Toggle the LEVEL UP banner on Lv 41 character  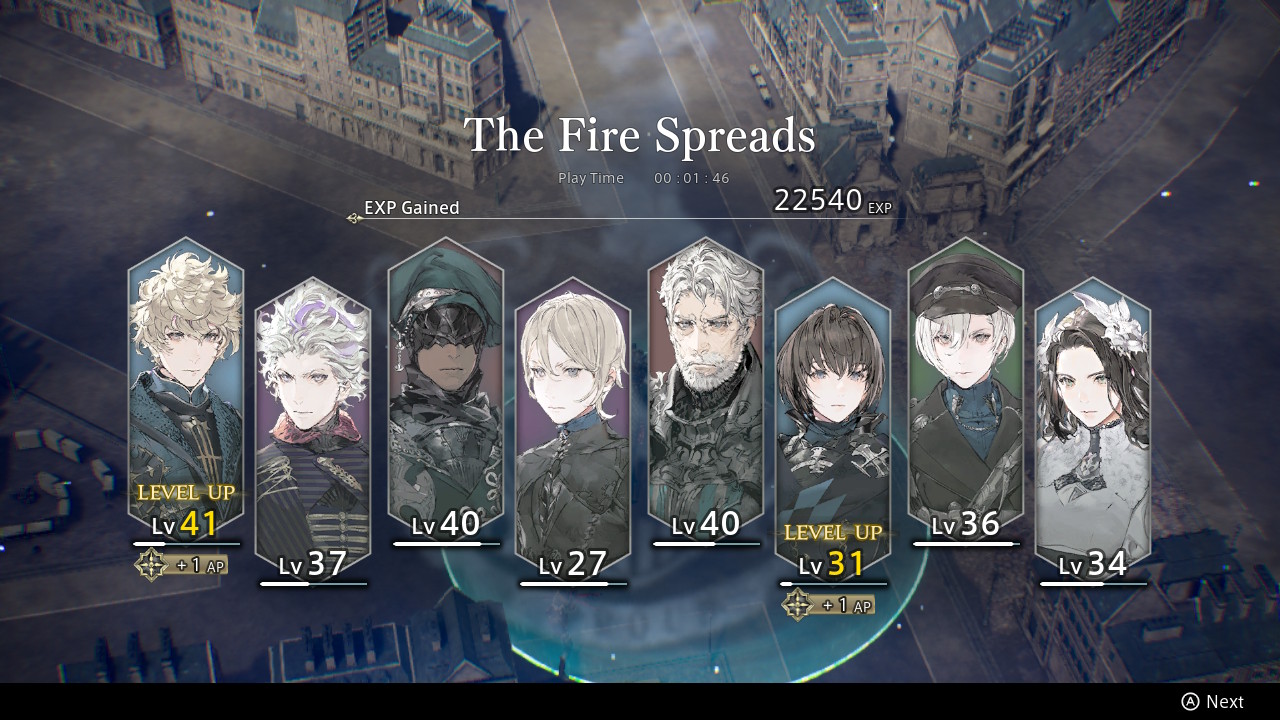click(x=186, y=492)
